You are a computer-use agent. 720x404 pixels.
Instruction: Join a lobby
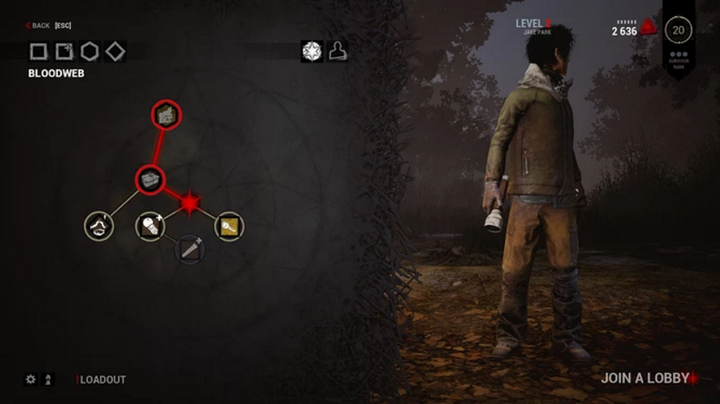coord(645,378)
